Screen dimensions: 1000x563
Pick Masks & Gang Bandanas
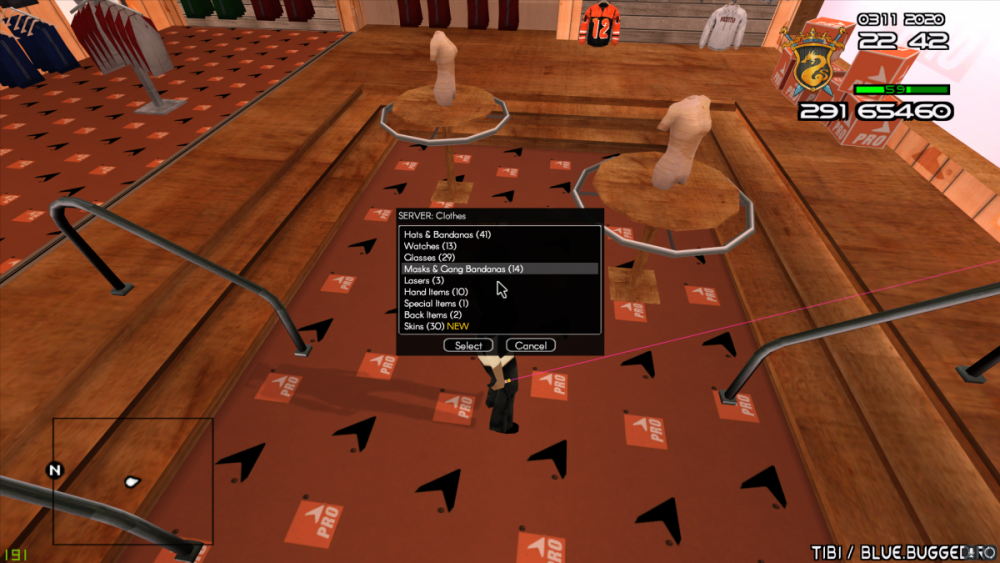(463, 269)
